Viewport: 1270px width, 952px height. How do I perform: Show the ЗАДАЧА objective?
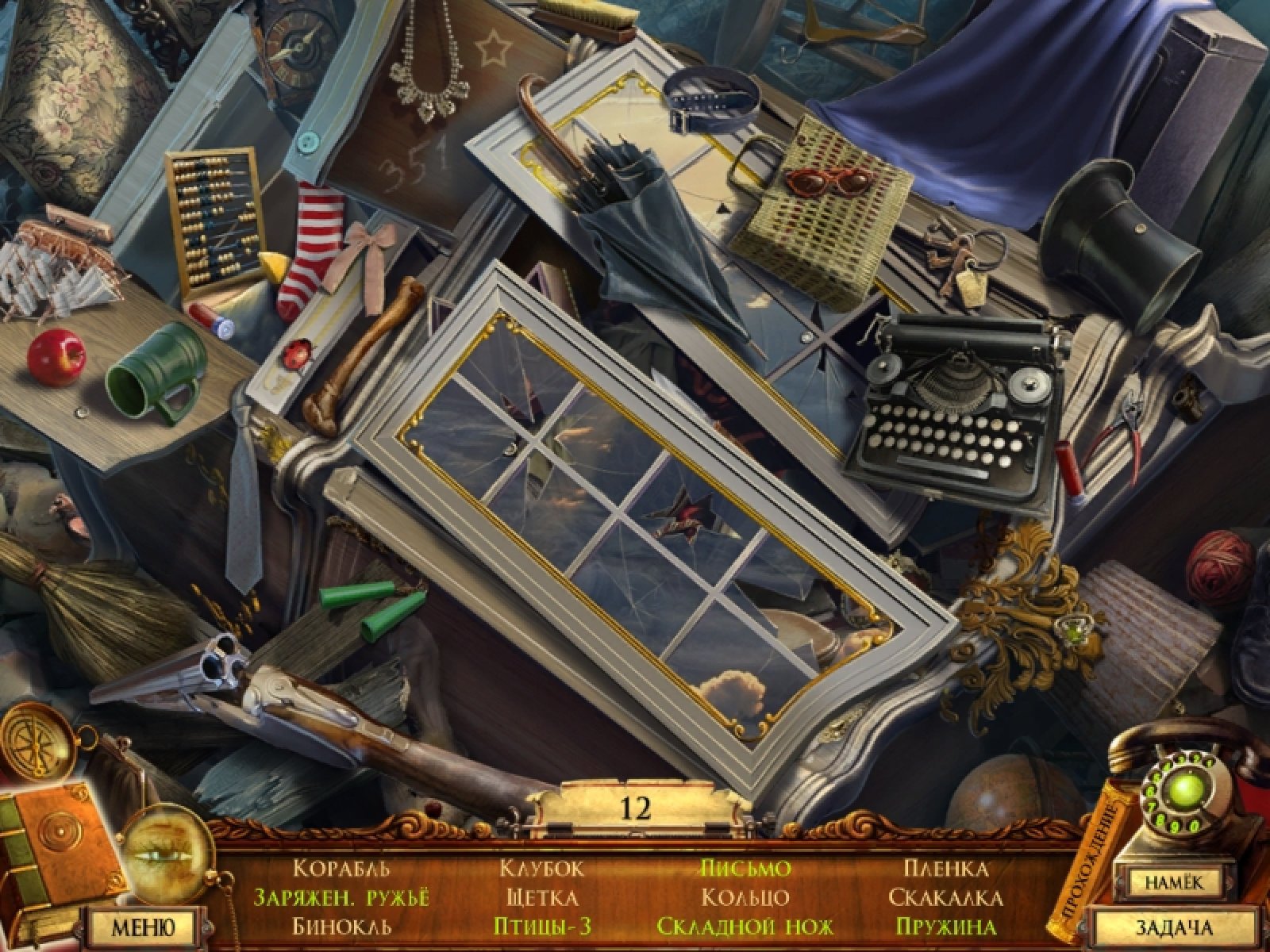click(1173, 927)
